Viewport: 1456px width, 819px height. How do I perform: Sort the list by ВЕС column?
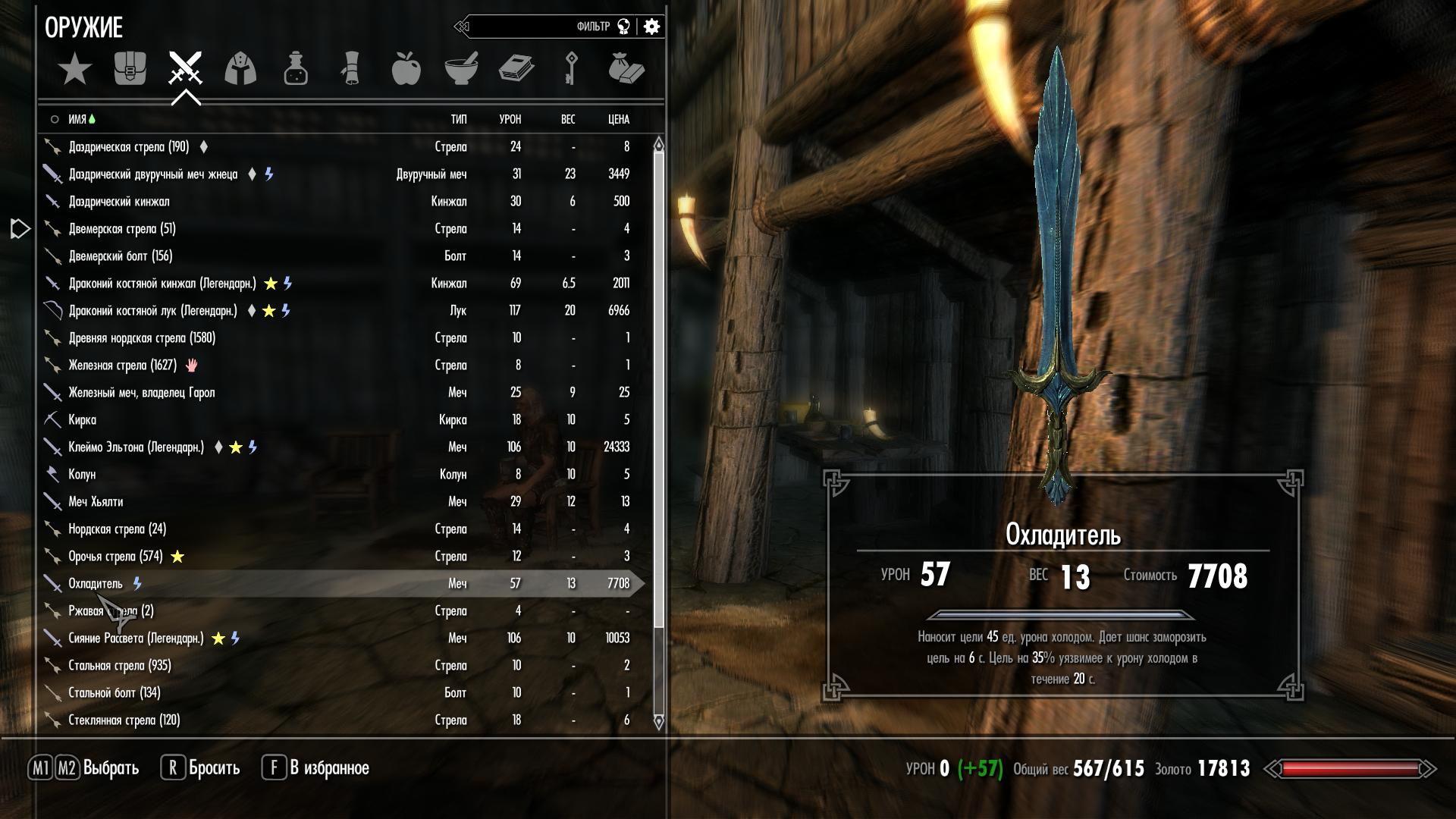568,120
